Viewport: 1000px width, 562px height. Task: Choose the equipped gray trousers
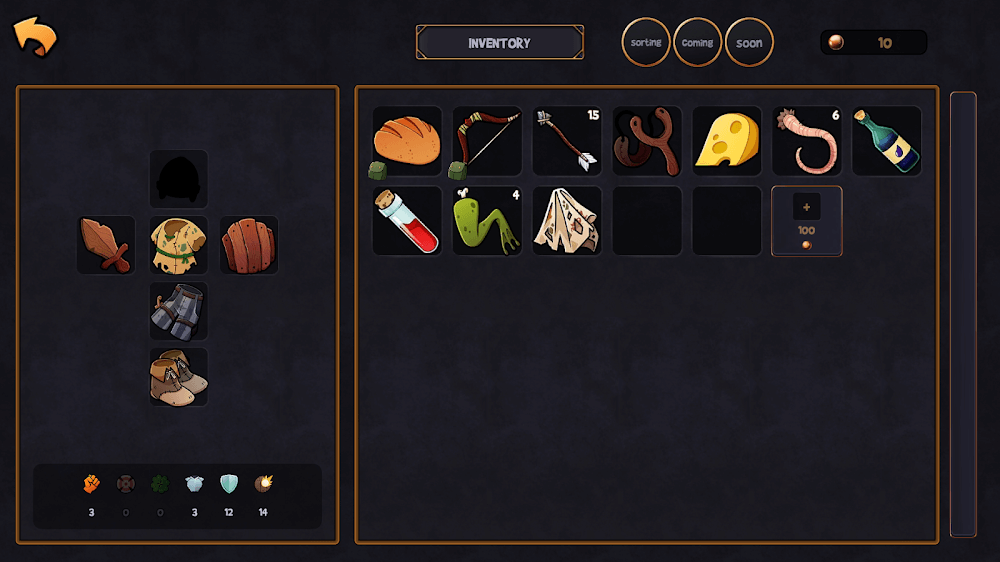pos(179,311)
